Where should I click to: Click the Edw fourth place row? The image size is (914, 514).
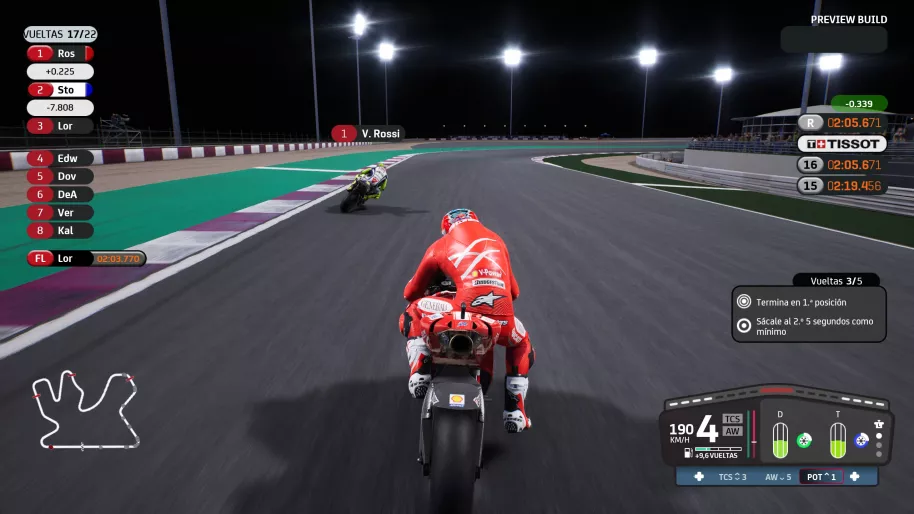point(60,158)
